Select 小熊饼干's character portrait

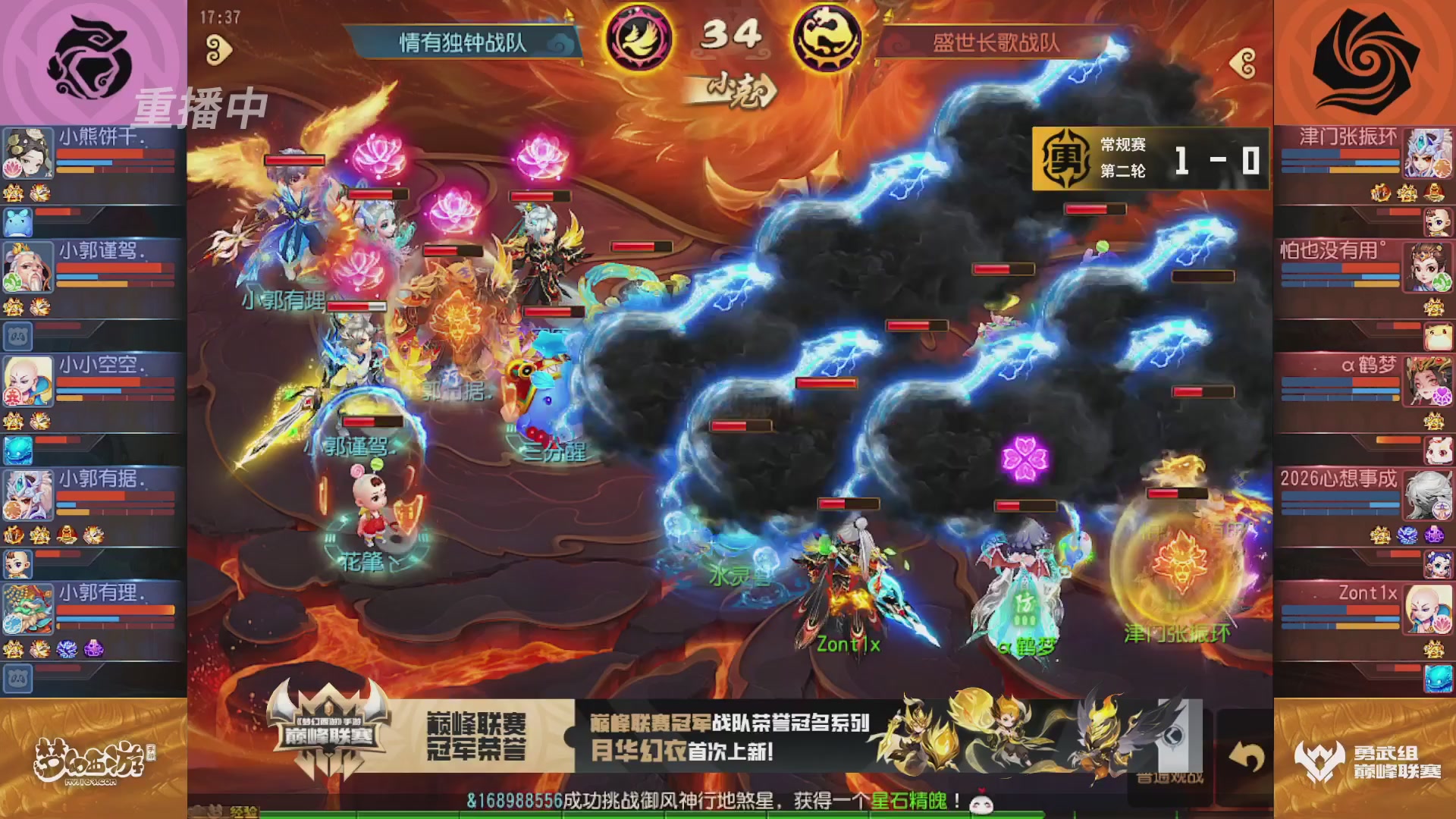[x=28, y=152]
